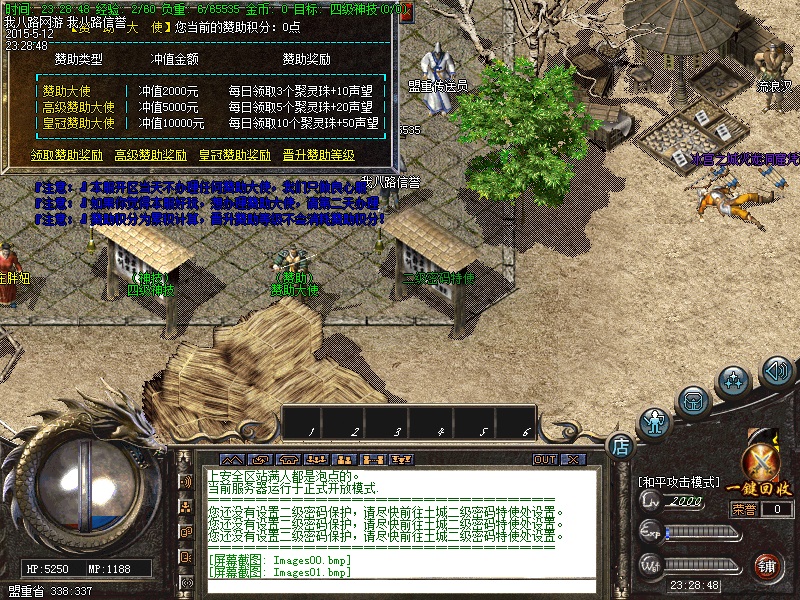Choose the 高级赞助奖励 dialogue option
Image resolution: width=800 pixels, height=600 pixels.
click(151, 155)
